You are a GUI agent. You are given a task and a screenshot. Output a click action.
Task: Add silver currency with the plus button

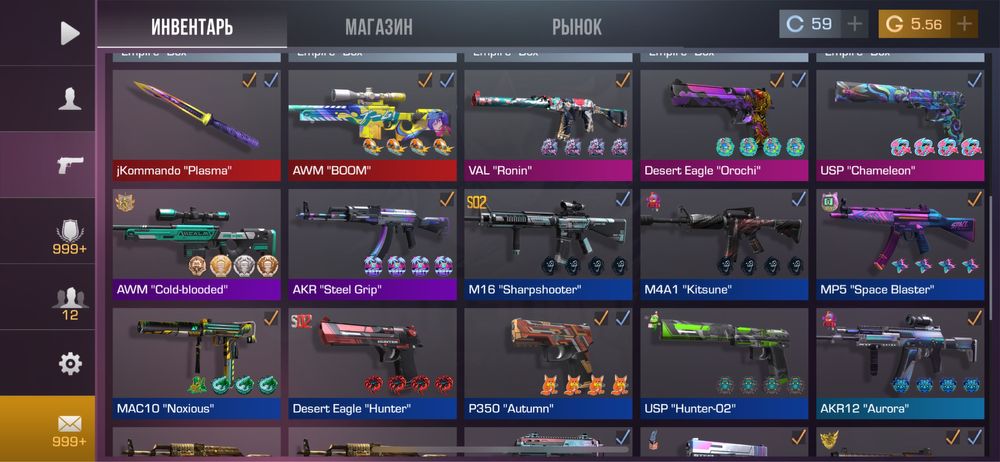[x=855, y=24]
